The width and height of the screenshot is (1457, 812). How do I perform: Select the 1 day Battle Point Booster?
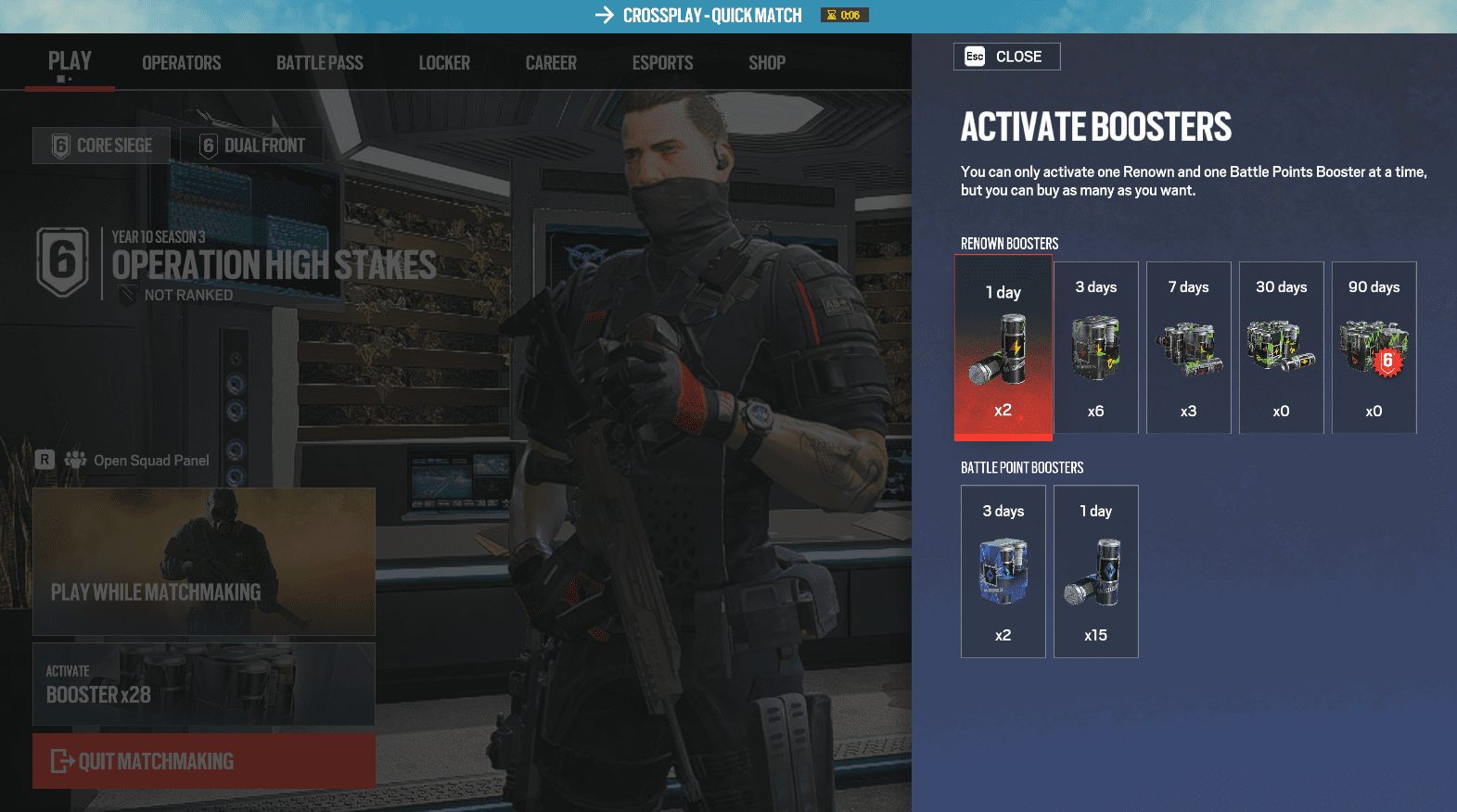click(x=1095, y=571)
